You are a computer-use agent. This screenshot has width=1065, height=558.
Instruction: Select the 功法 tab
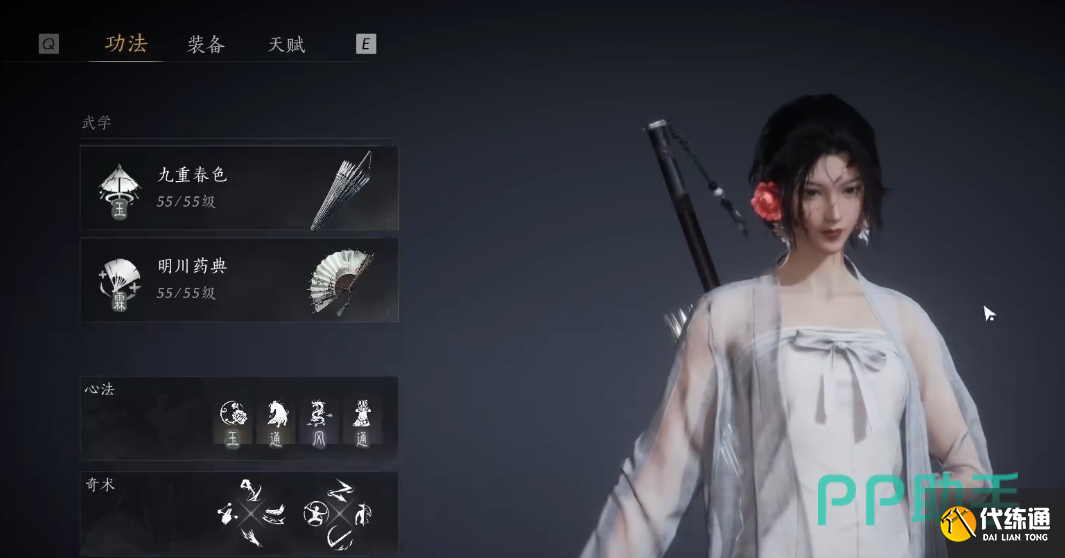pos(126,44)
